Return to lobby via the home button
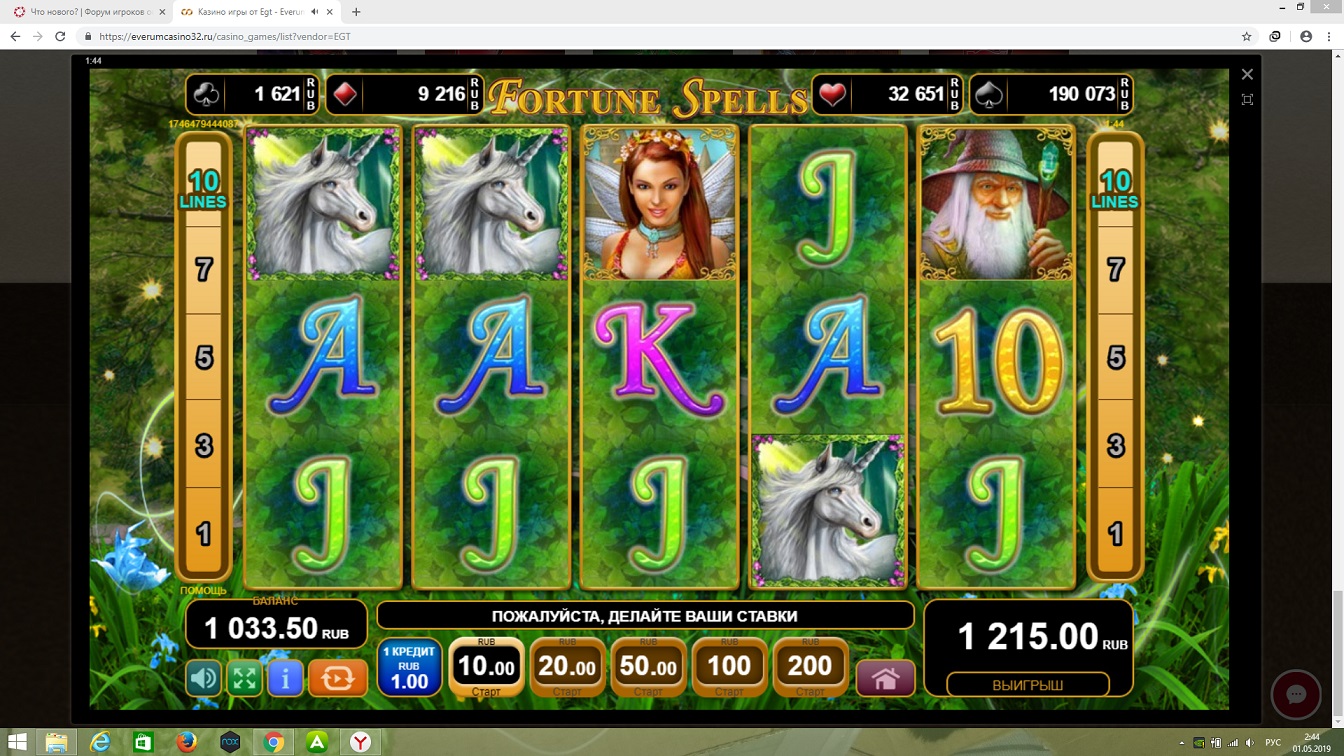Screen dimensions: 1344x756 885,679
